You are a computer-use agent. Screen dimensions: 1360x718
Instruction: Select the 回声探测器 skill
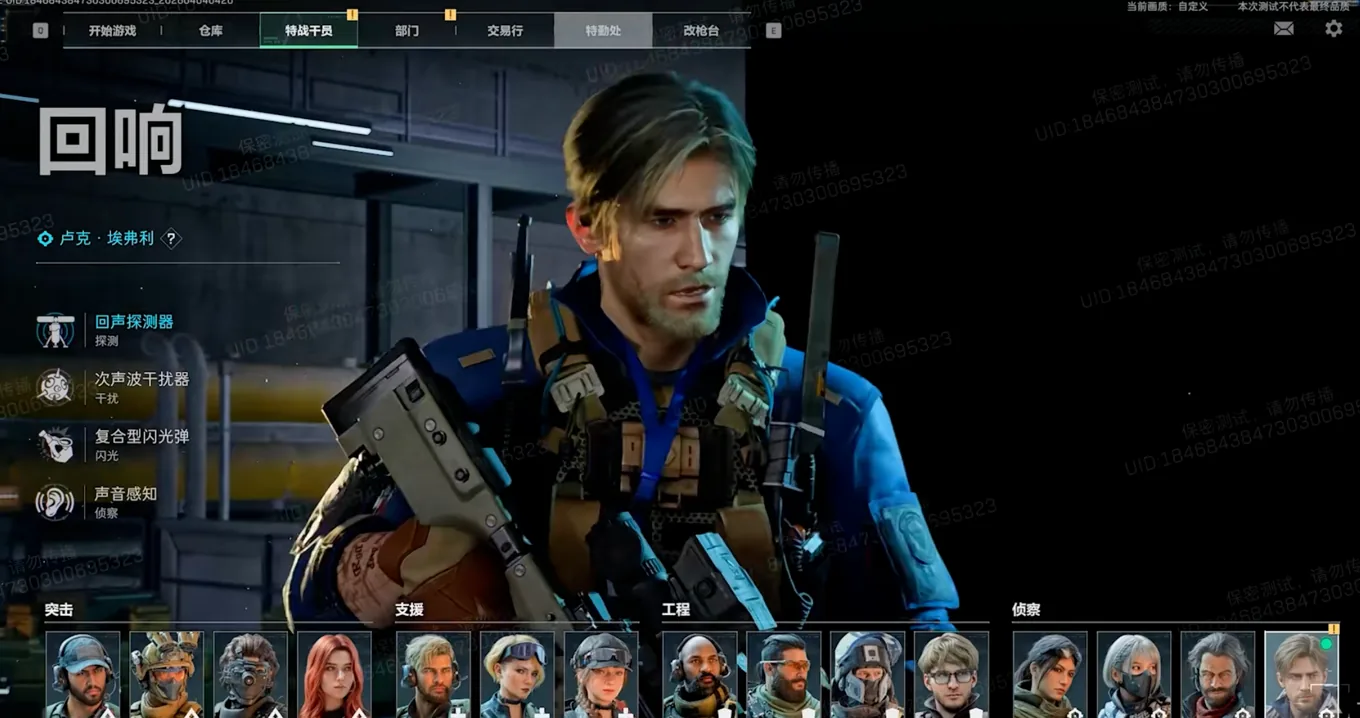tap(134, 322)
